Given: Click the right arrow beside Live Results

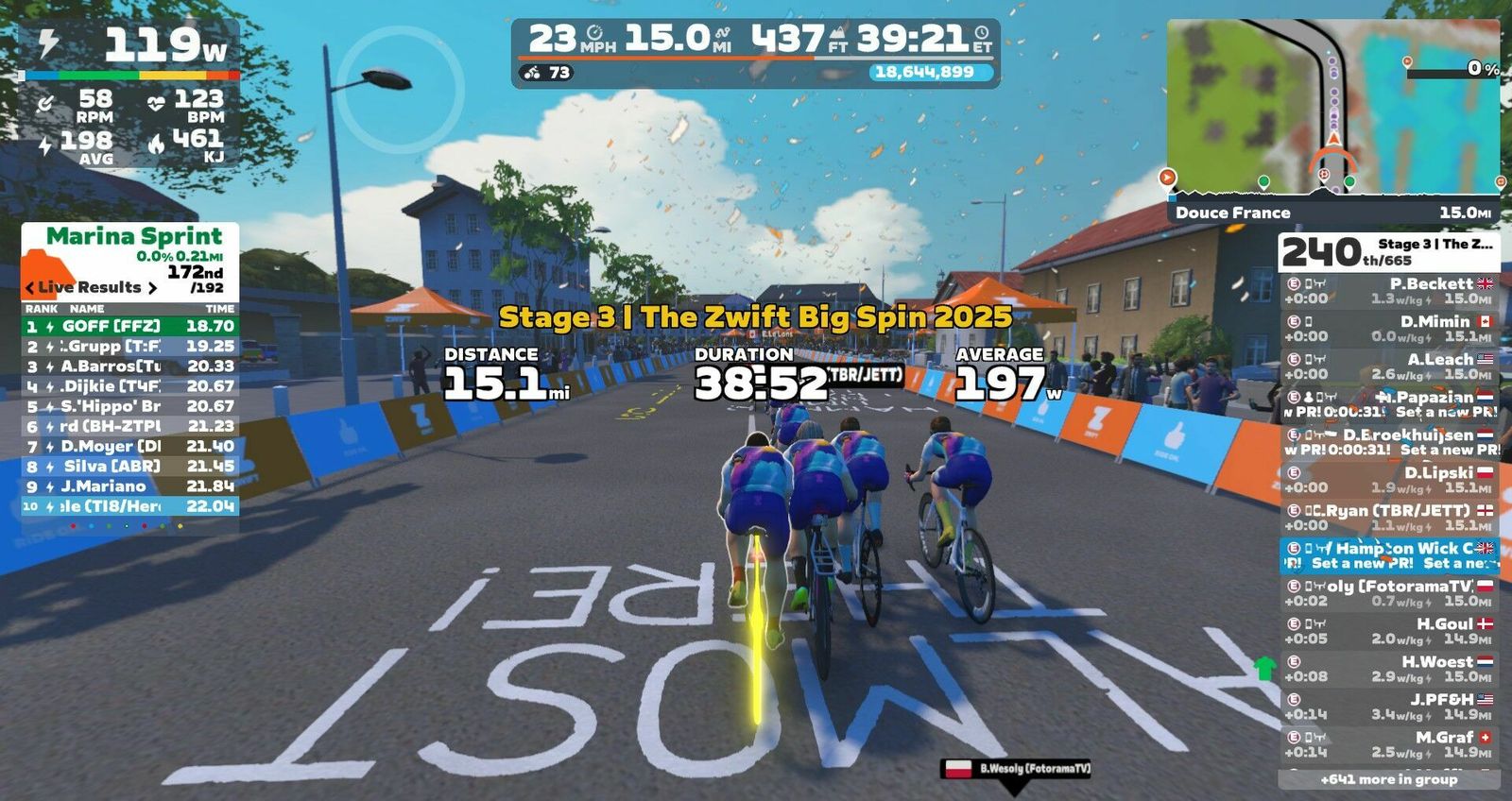Looking at the screenshot, I should click(x=152, y=288).
